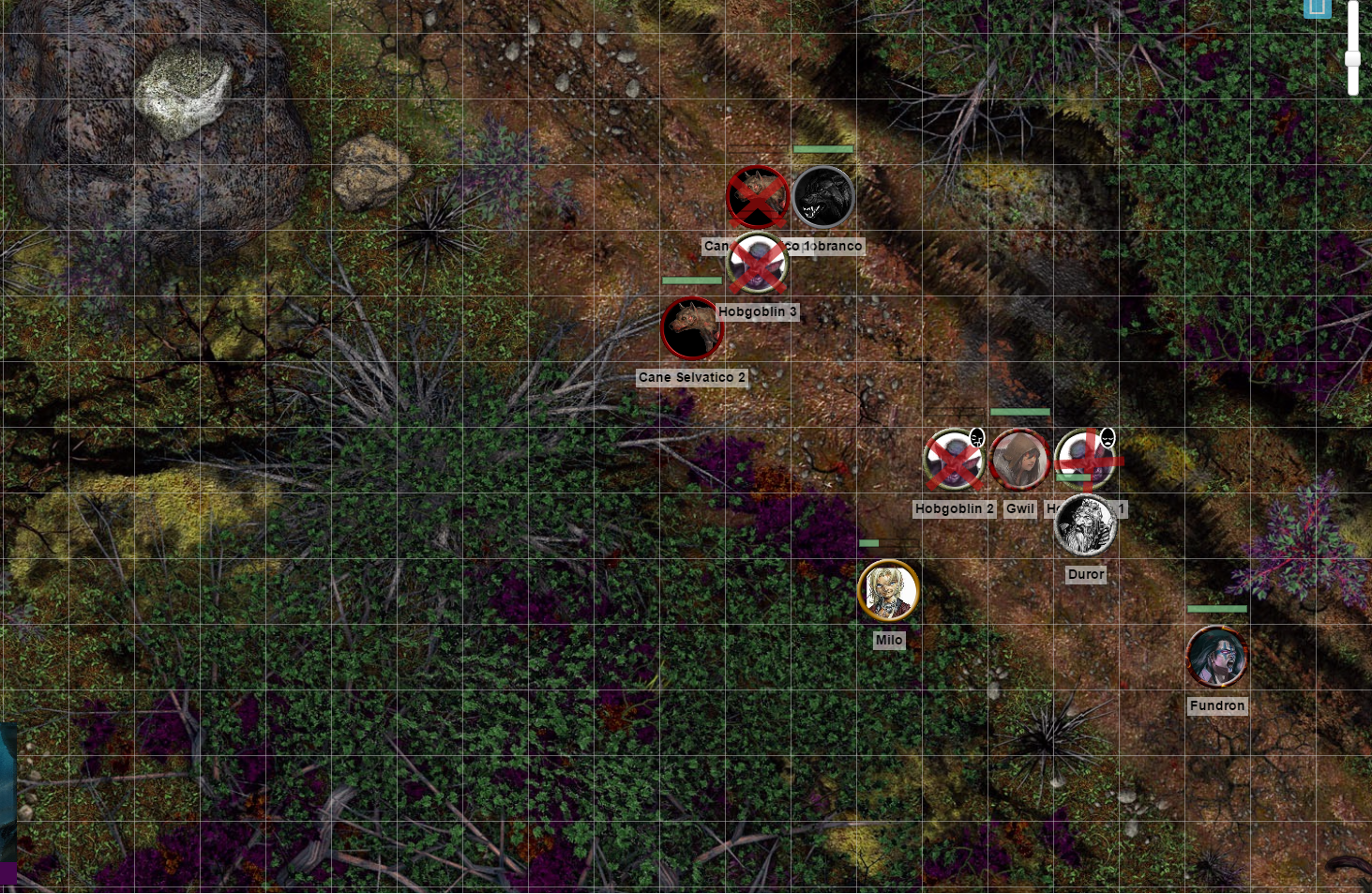This screenshot has width=1372, height=894.
Task: Click the teal page toolbar button
Action: [x=1317, y=8]
